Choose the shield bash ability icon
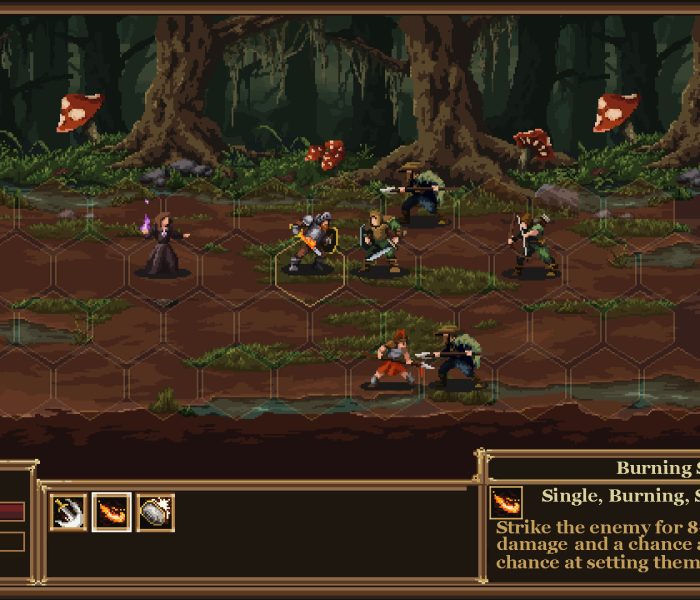 point(155,512)
